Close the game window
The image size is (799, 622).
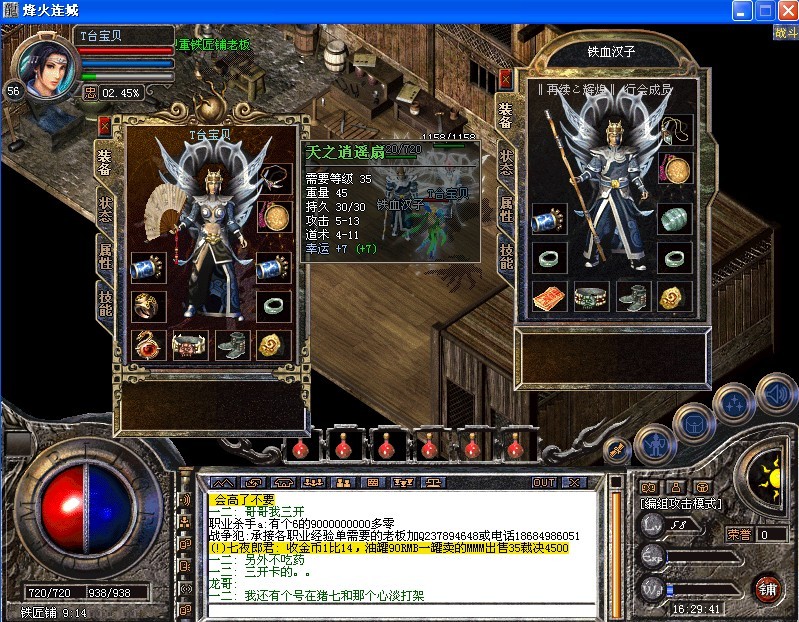point(785,12)
